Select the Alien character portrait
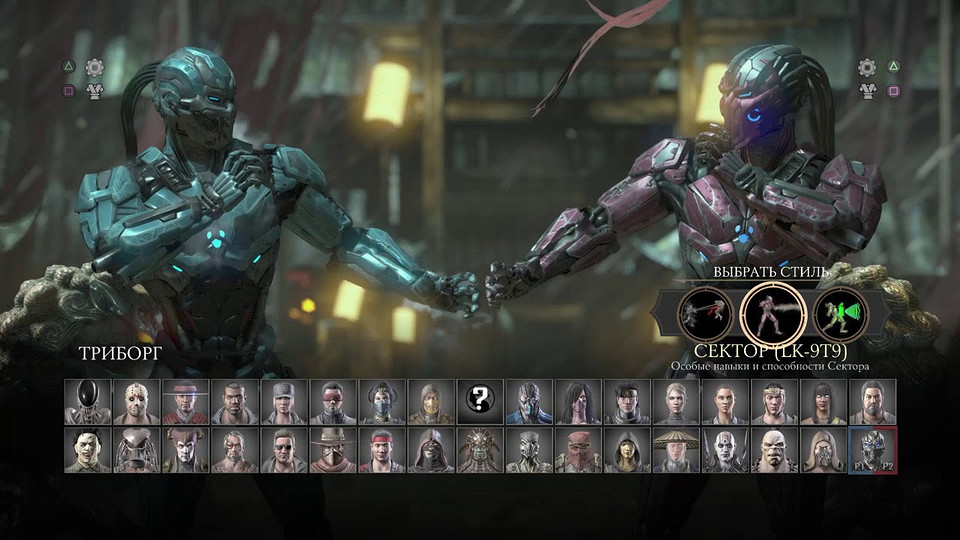 point(88,402)
